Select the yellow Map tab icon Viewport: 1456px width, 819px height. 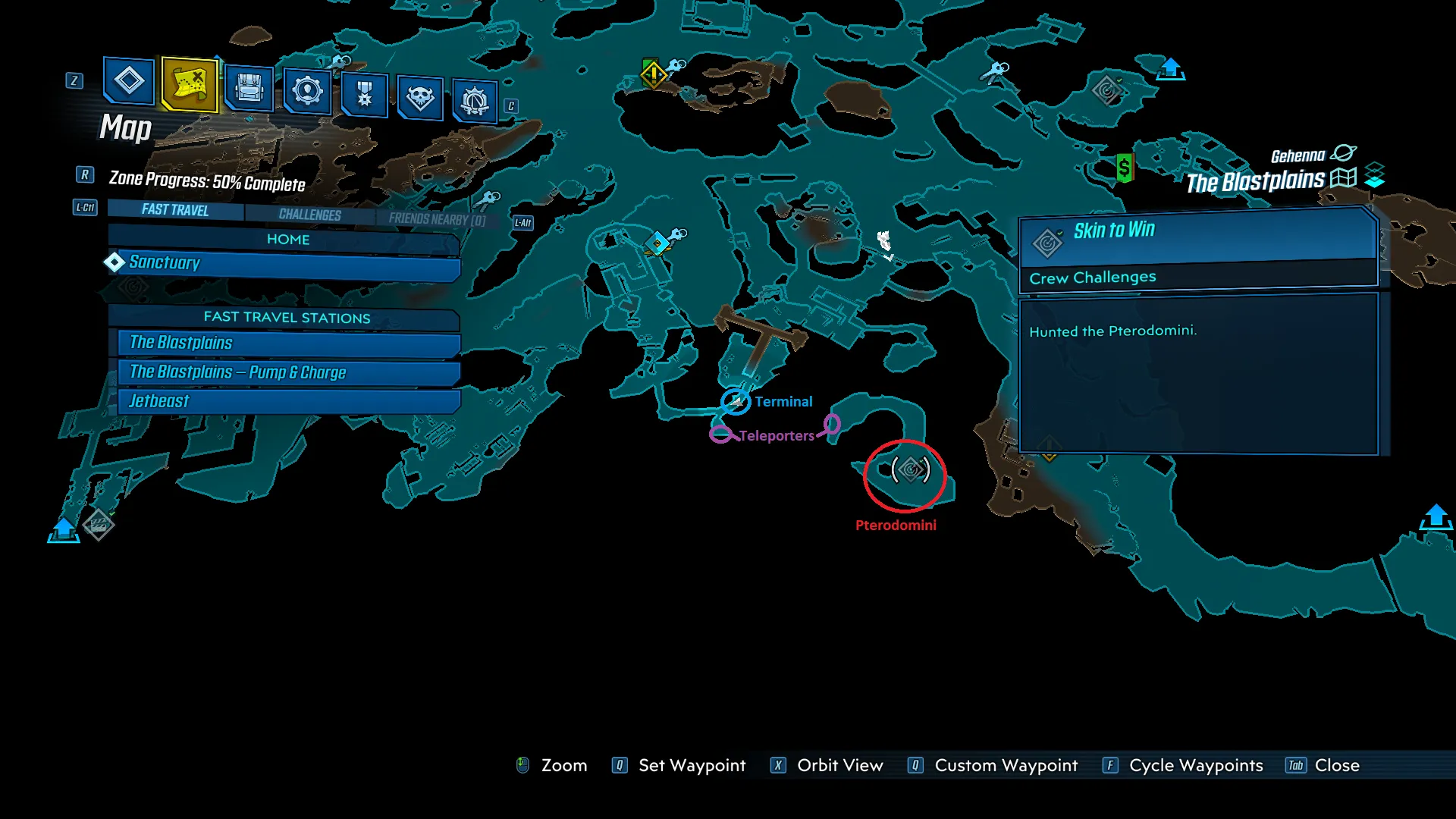[190, 83]
